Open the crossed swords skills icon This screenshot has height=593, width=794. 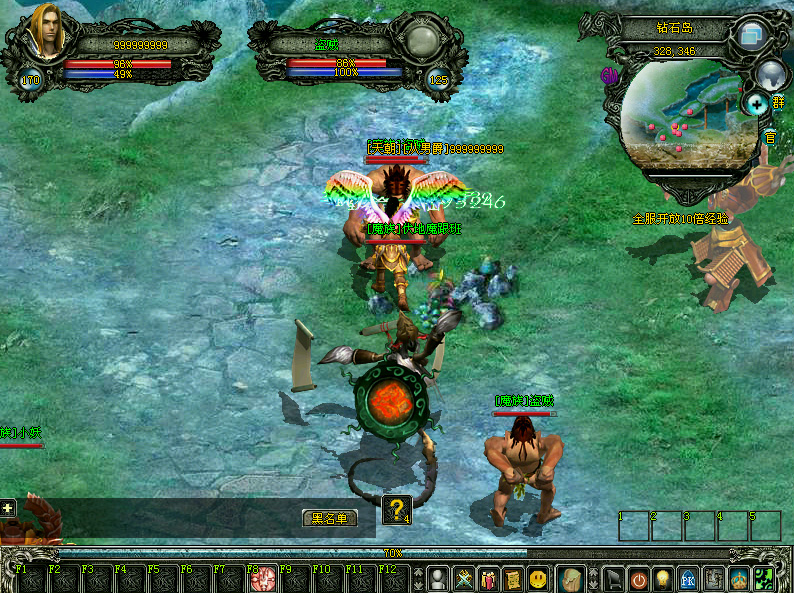click(464, 578)
